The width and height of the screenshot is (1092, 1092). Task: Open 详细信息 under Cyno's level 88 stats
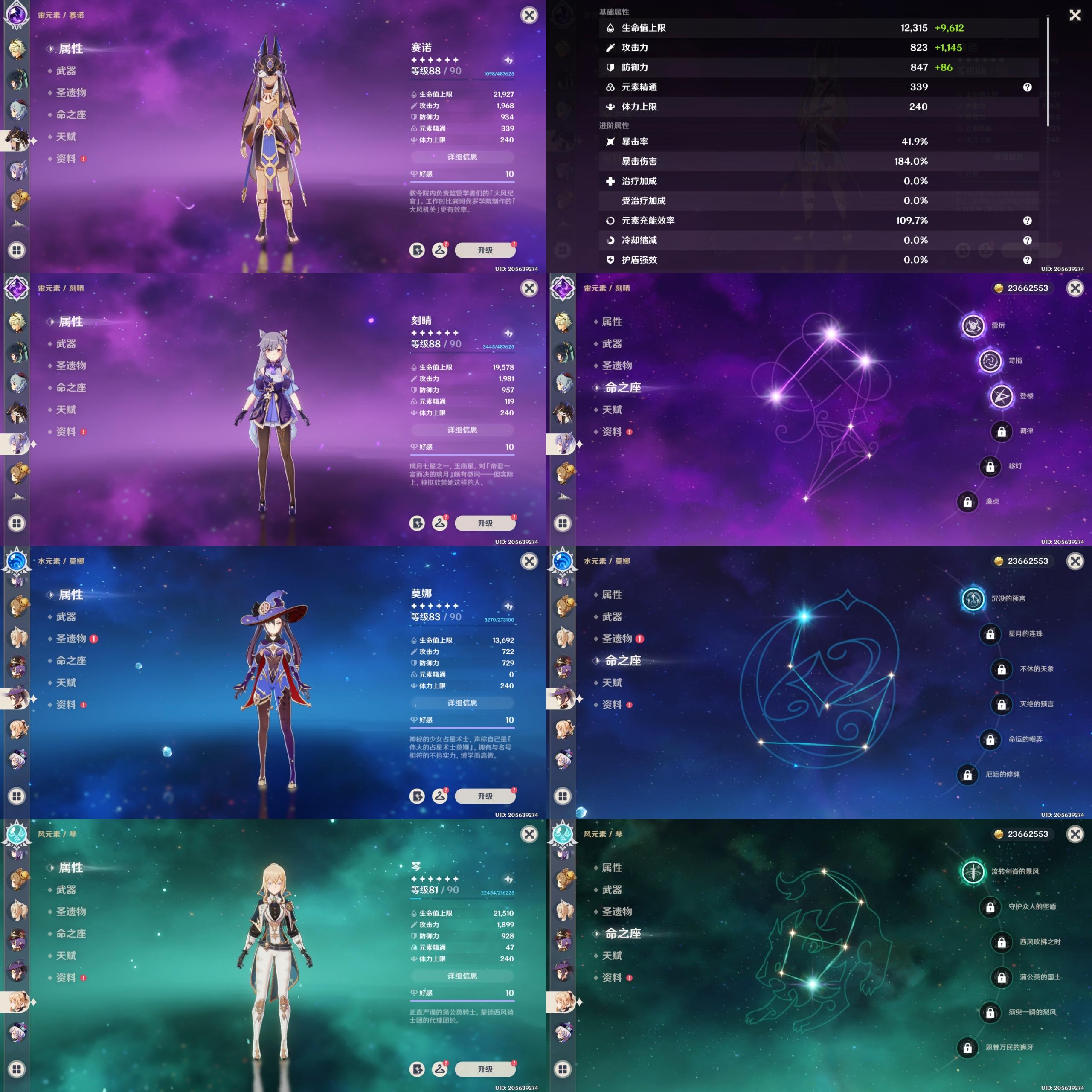pyautogui.click(x=462, y=157)
